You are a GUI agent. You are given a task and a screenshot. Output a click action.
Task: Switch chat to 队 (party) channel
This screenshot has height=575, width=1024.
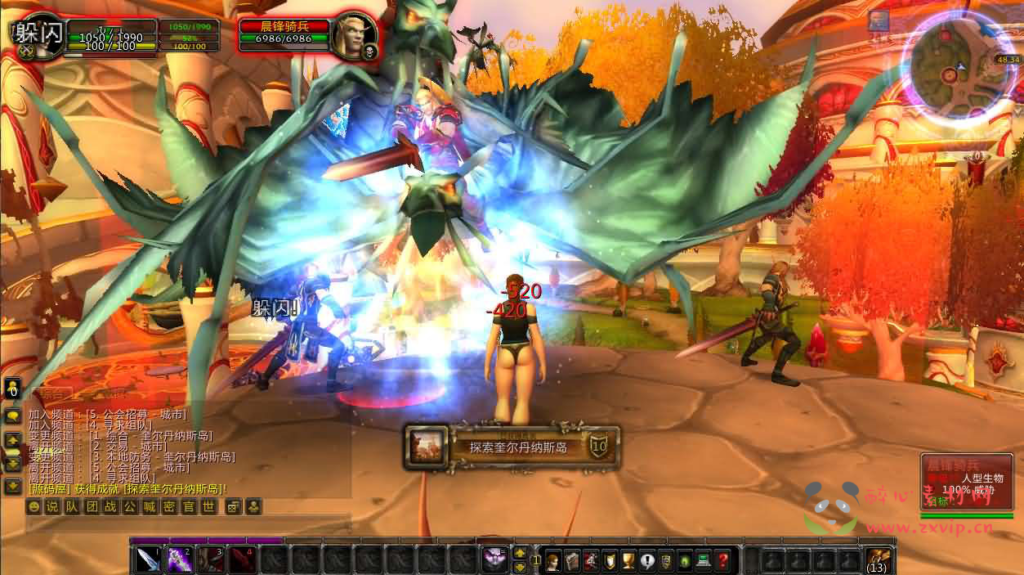point(72,507)
